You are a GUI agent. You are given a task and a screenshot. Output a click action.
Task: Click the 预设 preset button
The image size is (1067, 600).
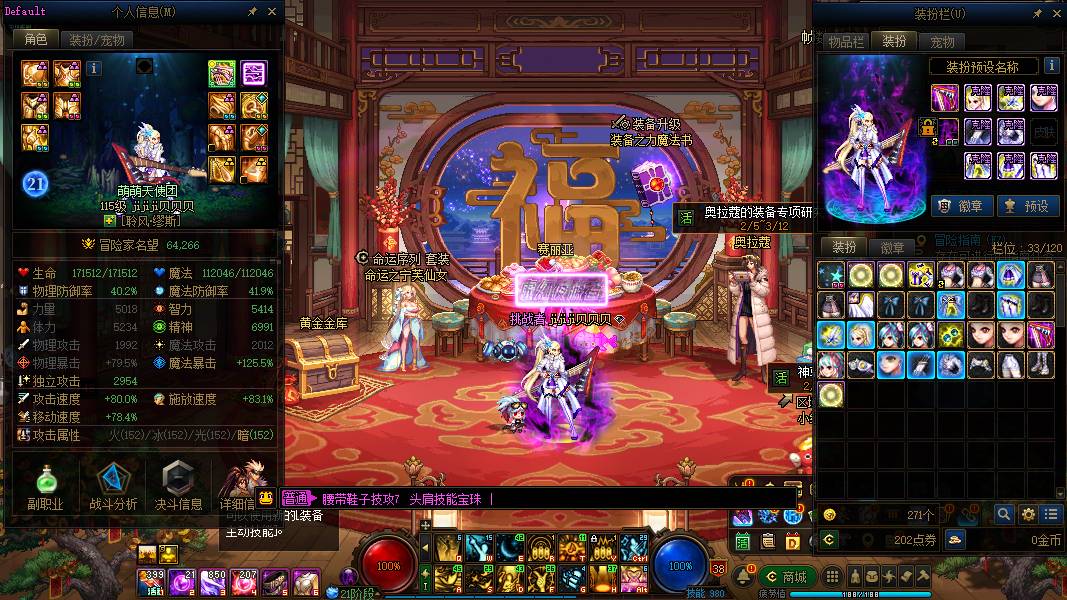[1026, 206]
